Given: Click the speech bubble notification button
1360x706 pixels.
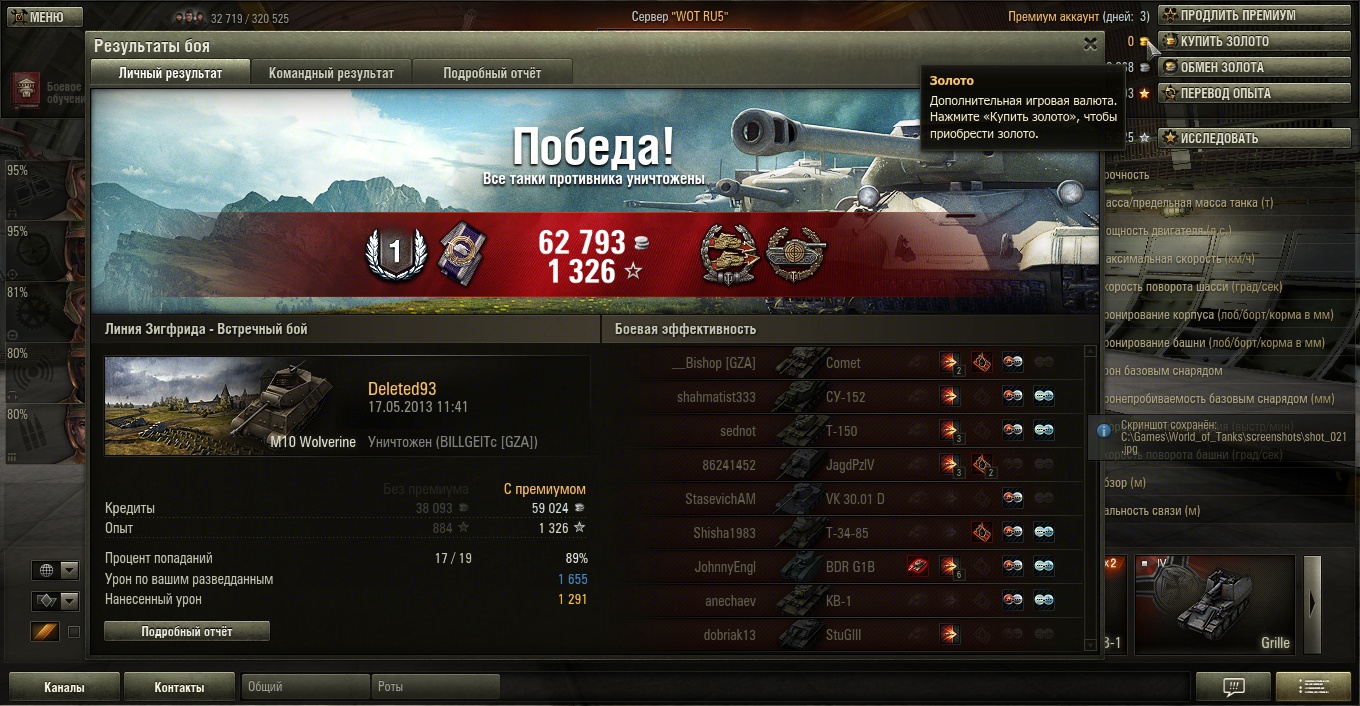Looking at the screenshot, I should coord(1234,687).
